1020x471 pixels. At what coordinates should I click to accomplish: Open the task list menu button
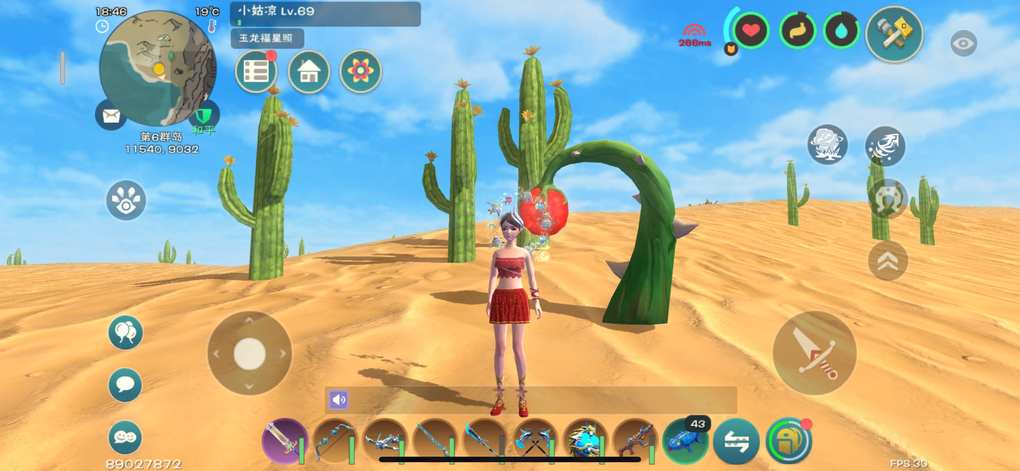tap(256, 71)
